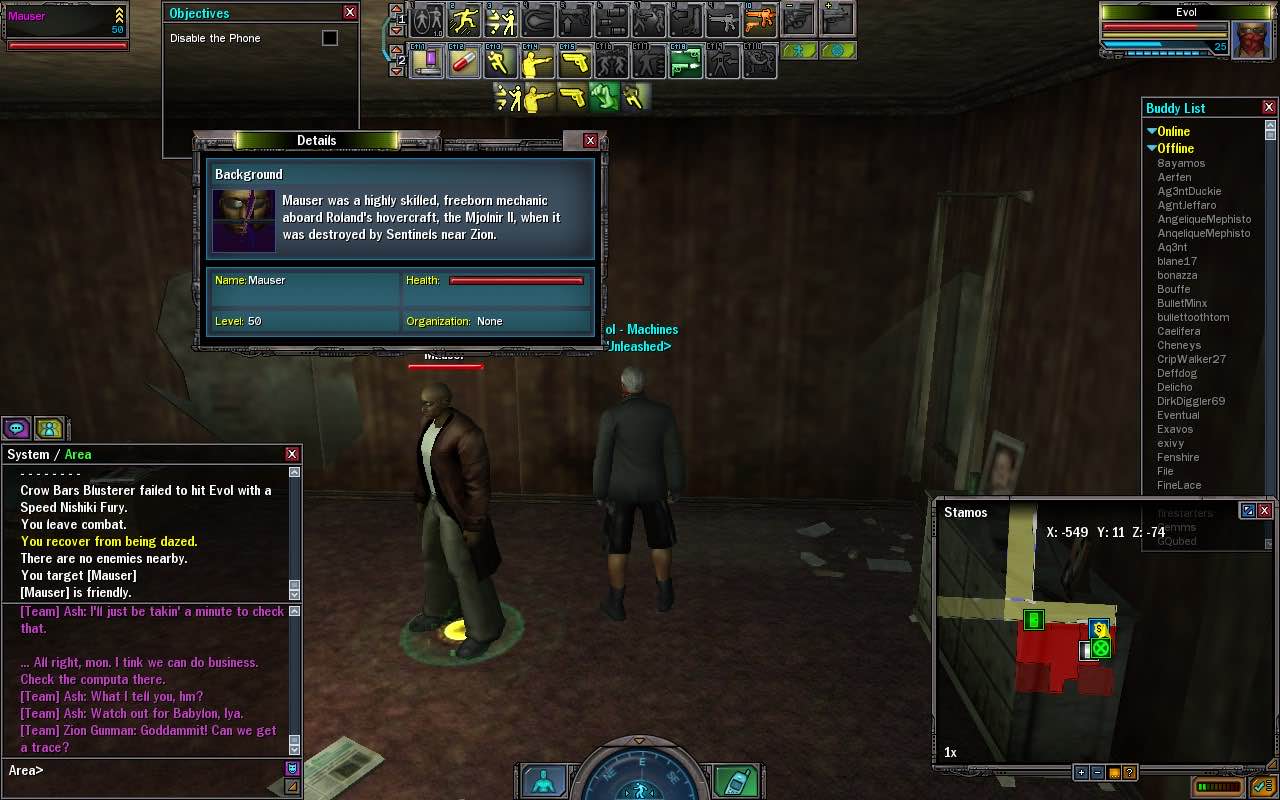
Task: Use the red and white pill item
Action: click(465, 63)
